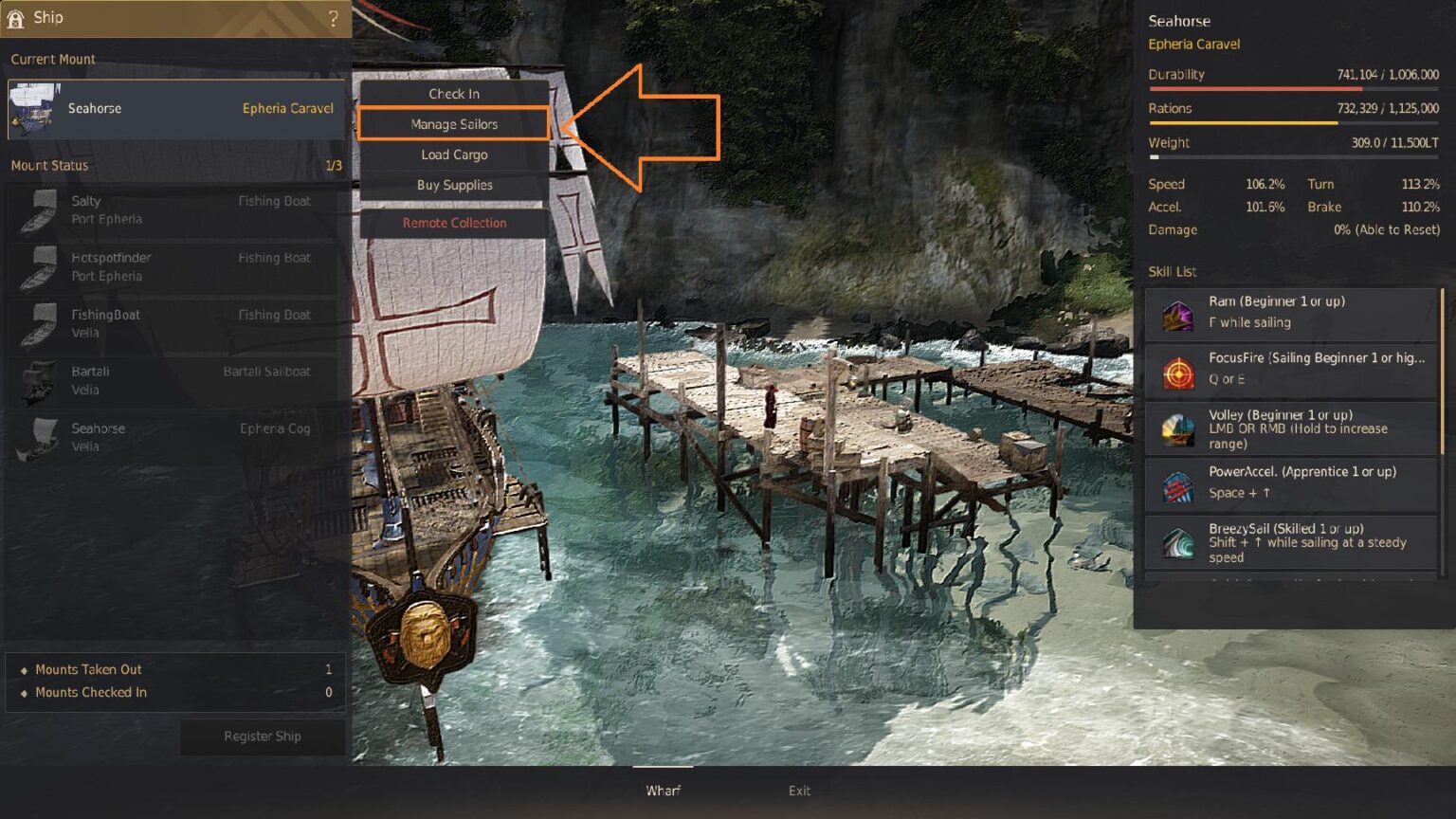Open the Ship help via the question mark icon
The width and height of the screenshot is (1456, 819).
pyautogui.click(x=331, y=18)
